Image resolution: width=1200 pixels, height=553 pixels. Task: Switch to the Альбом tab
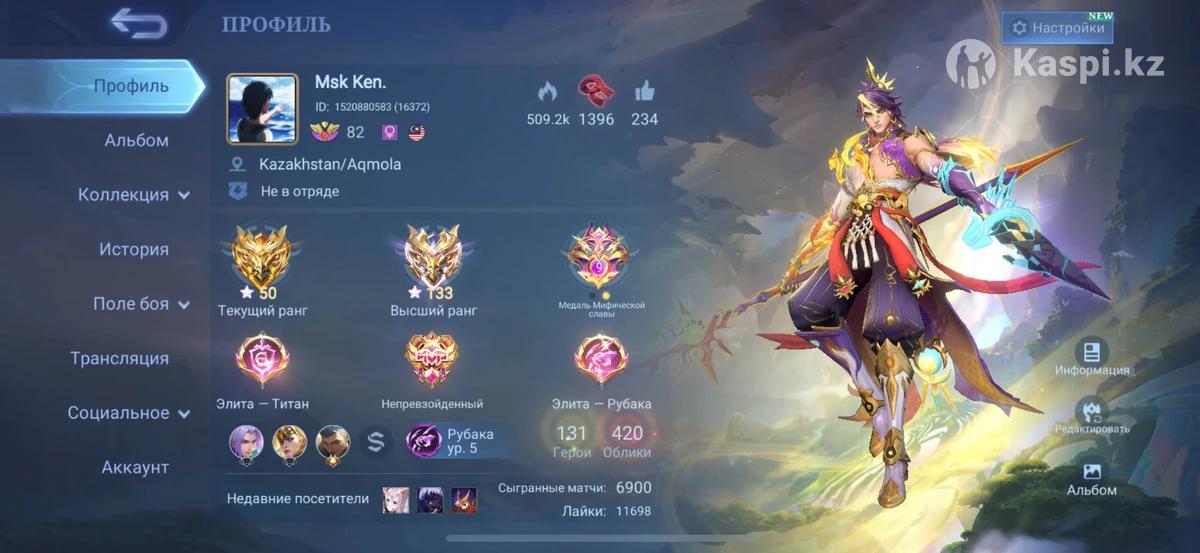136,140
